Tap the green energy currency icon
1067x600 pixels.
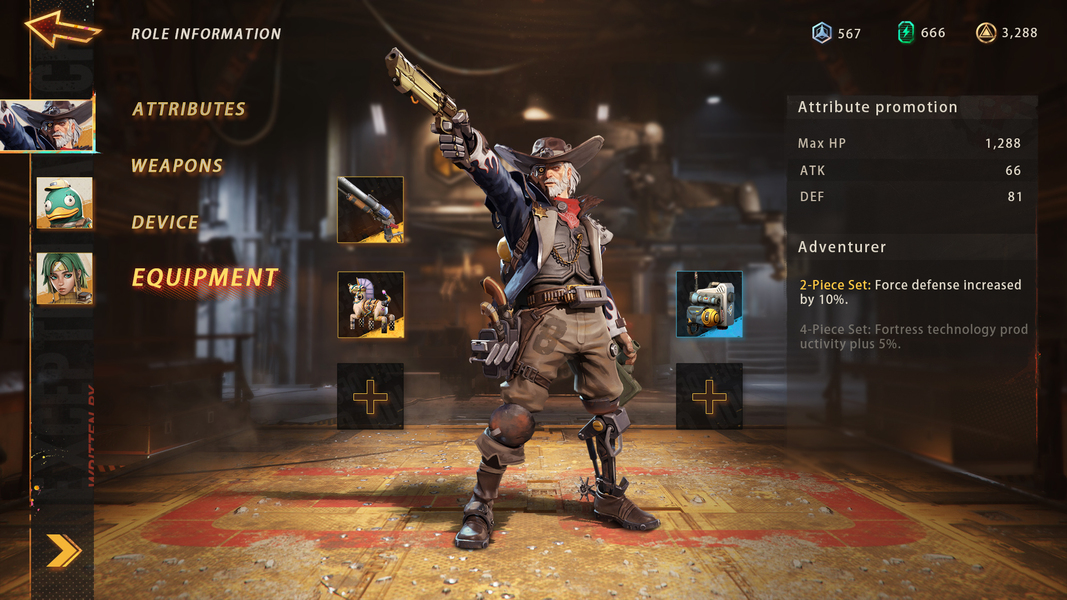906,33
